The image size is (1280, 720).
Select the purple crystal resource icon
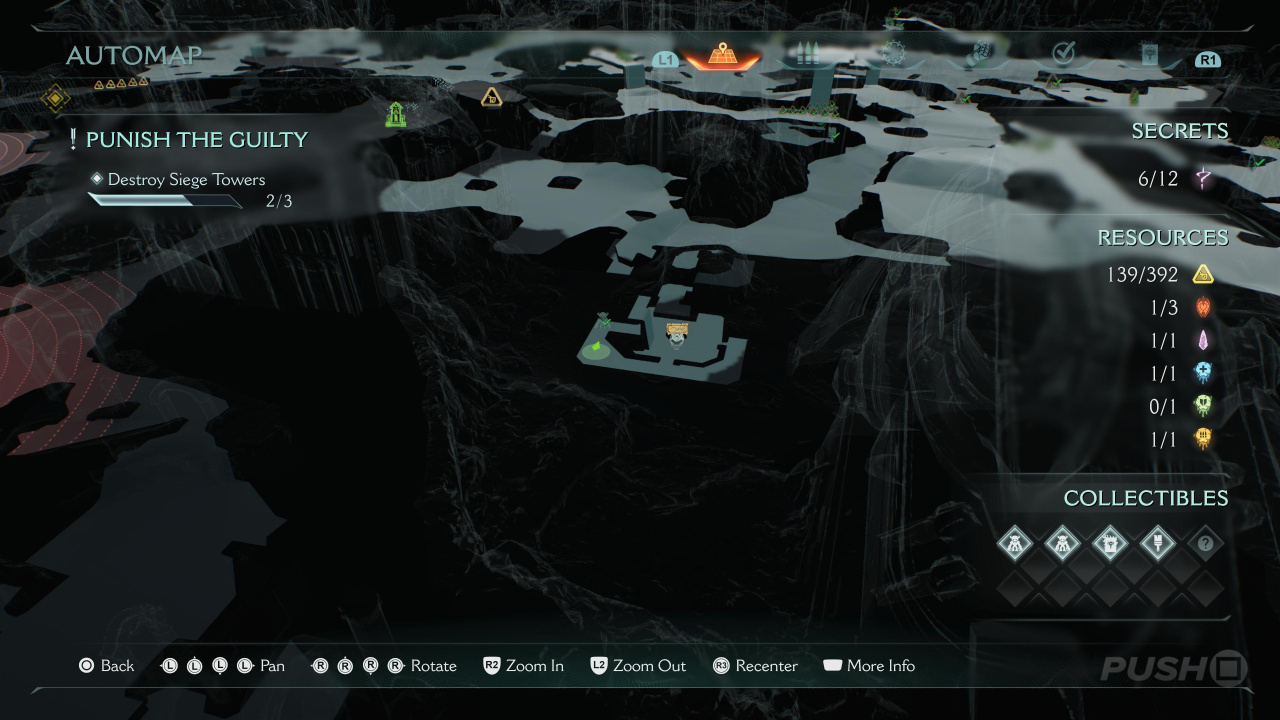tap(1203, 340)
